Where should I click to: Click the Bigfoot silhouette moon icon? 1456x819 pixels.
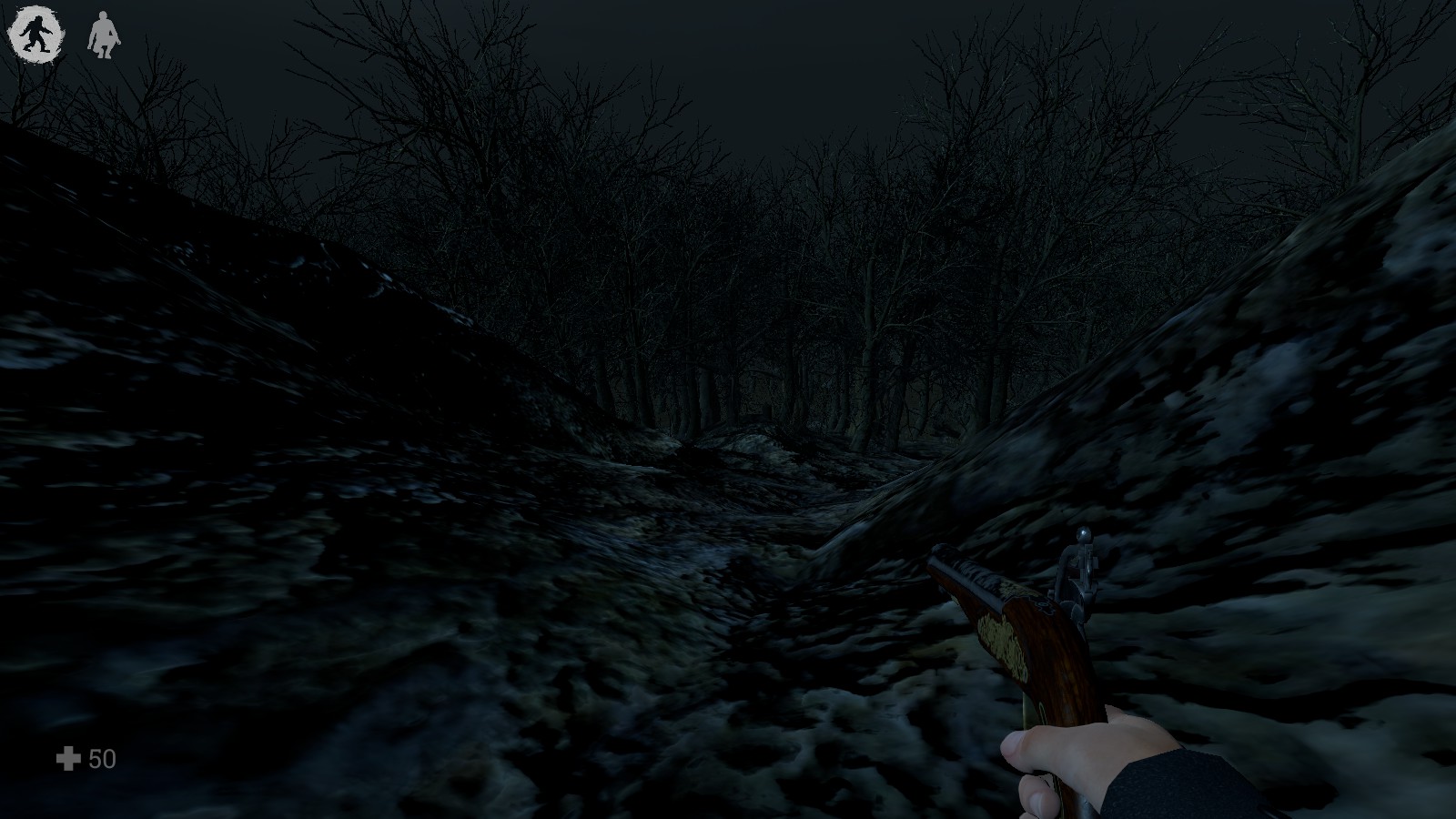pos(35,35)
